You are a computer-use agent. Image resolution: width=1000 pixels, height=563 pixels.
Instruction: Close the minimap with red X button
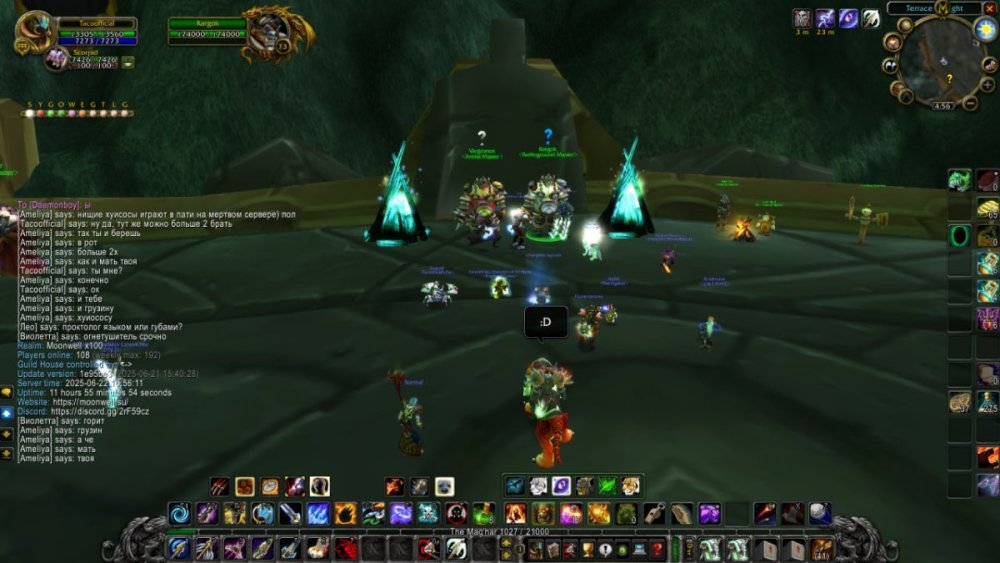(990, 8)
